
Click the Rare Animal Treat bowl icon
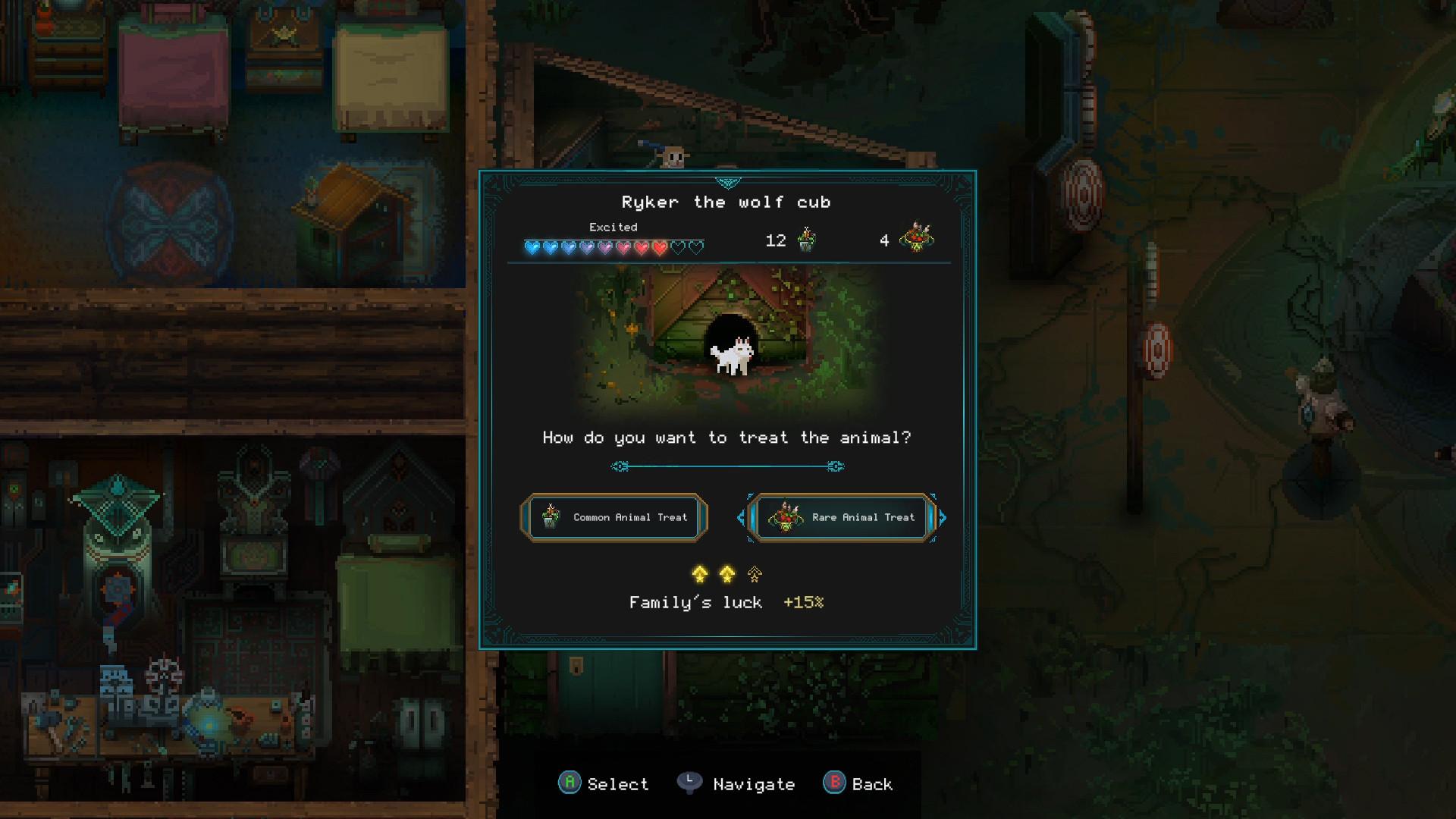786,518
